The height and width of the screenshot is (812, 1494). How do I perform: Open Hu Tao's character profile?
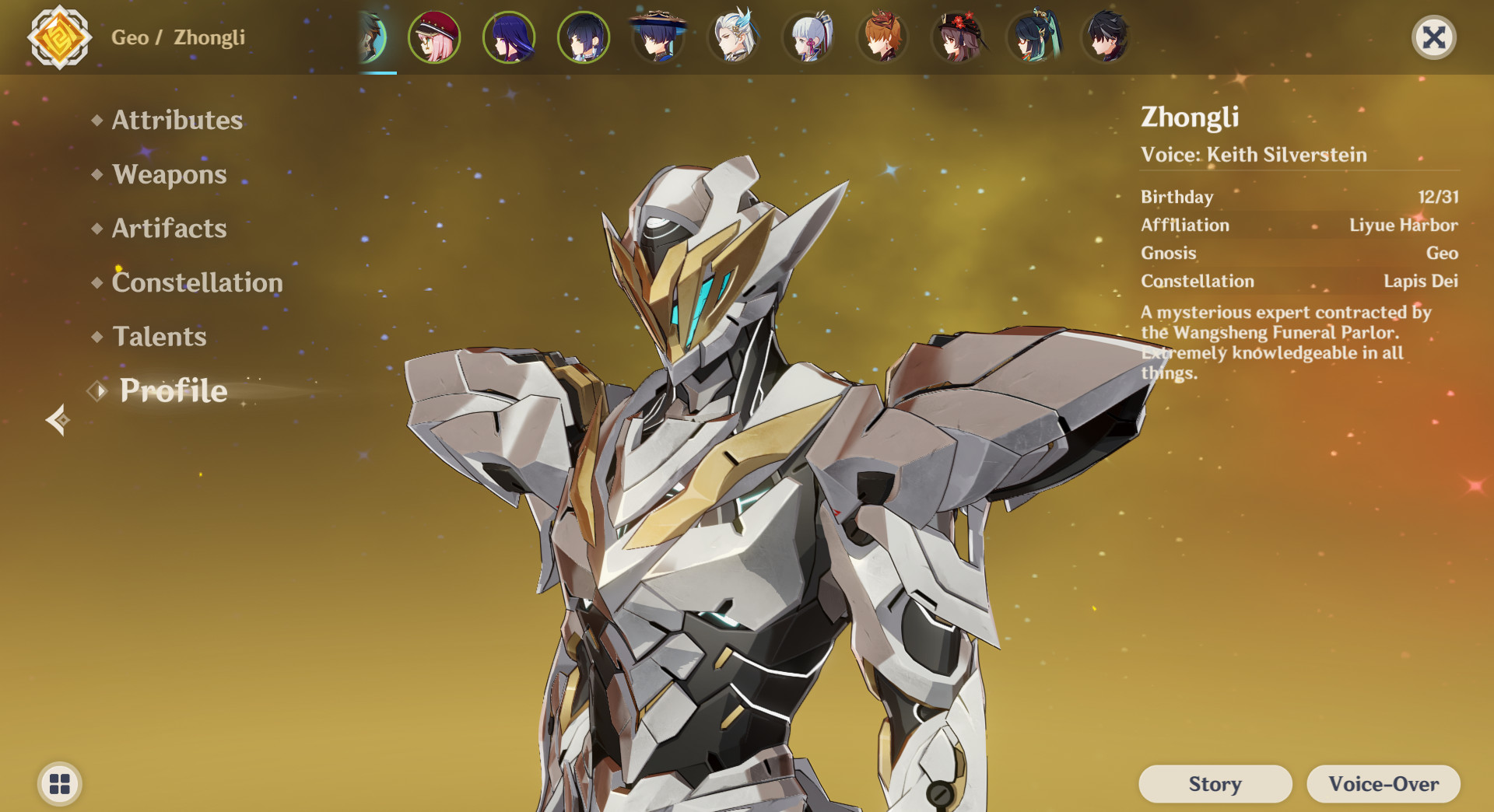[x=956, y=37]
